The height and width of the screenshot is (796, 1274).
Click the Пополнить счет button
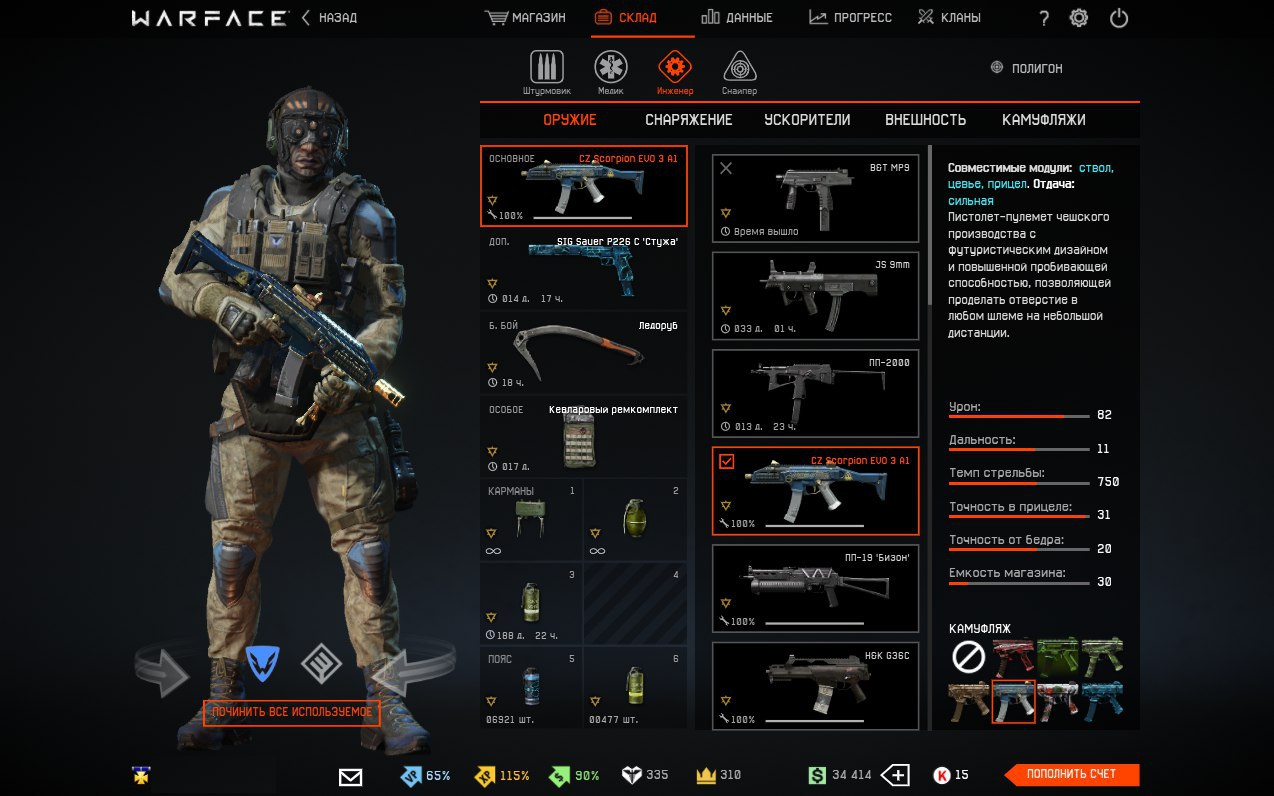pyautogui.click(x=1071, y=774)
